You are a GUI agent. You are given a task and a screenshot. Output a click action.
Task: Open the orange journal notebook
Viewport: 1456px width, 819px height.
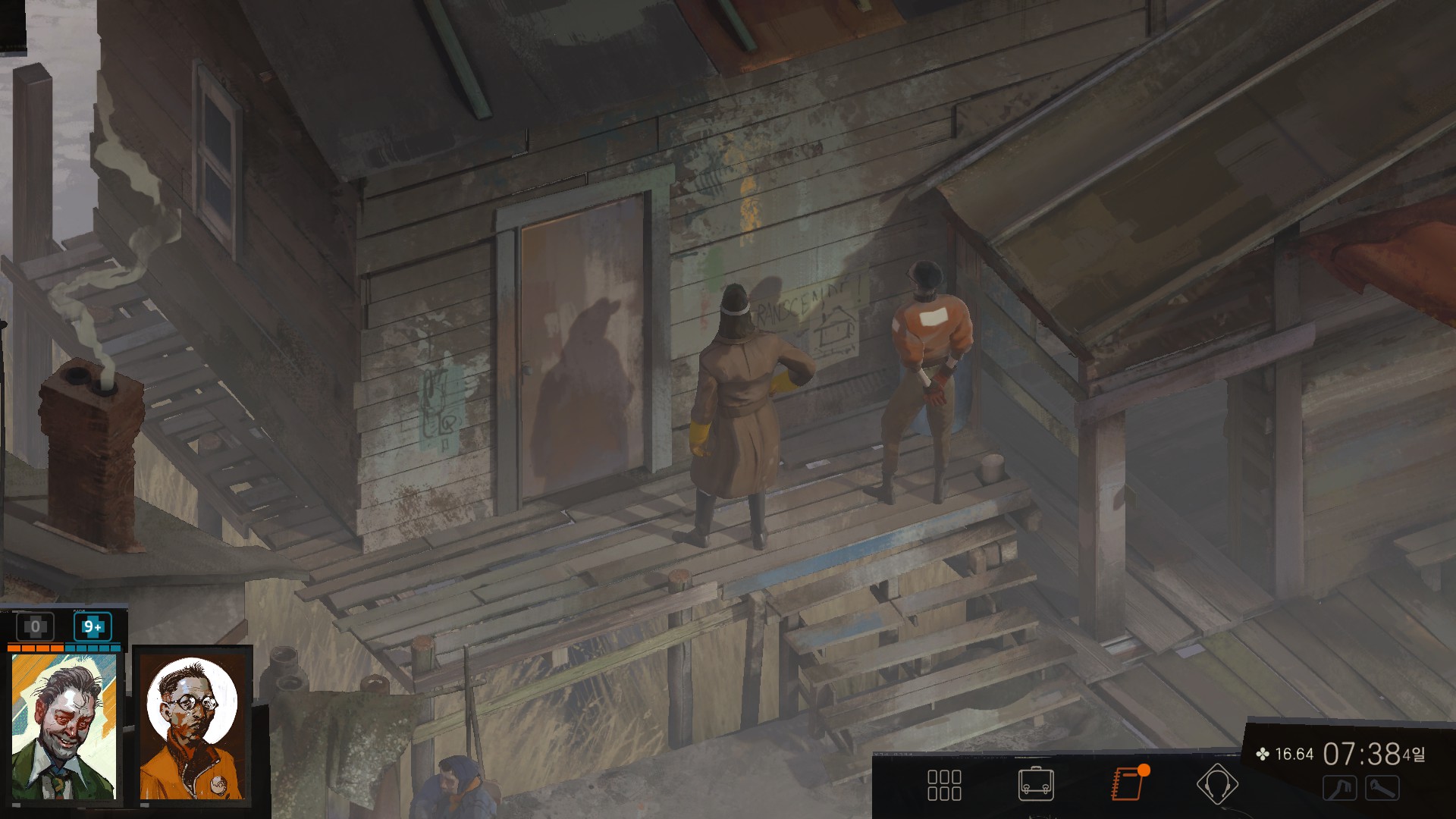click(1127, 784)
